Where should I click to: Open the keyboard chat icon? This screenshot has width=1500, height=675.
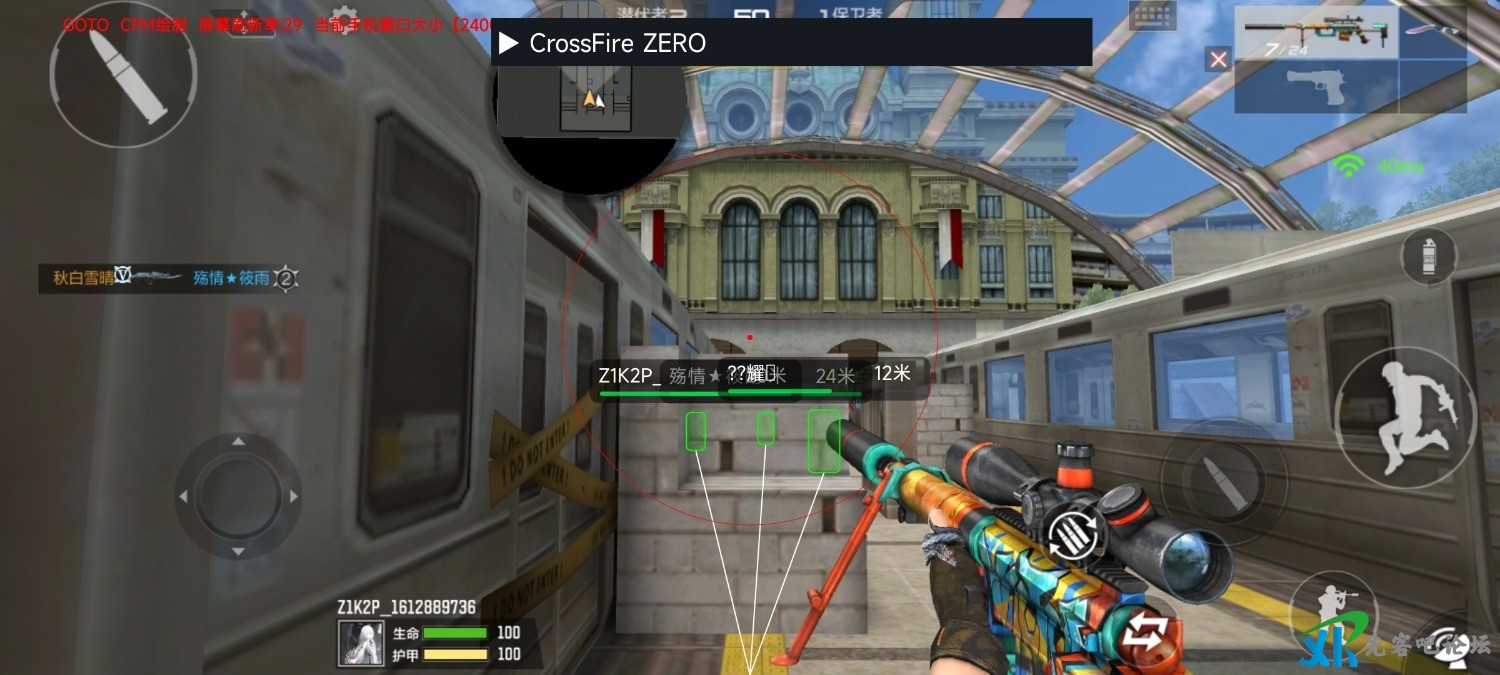click(1152, 13)
